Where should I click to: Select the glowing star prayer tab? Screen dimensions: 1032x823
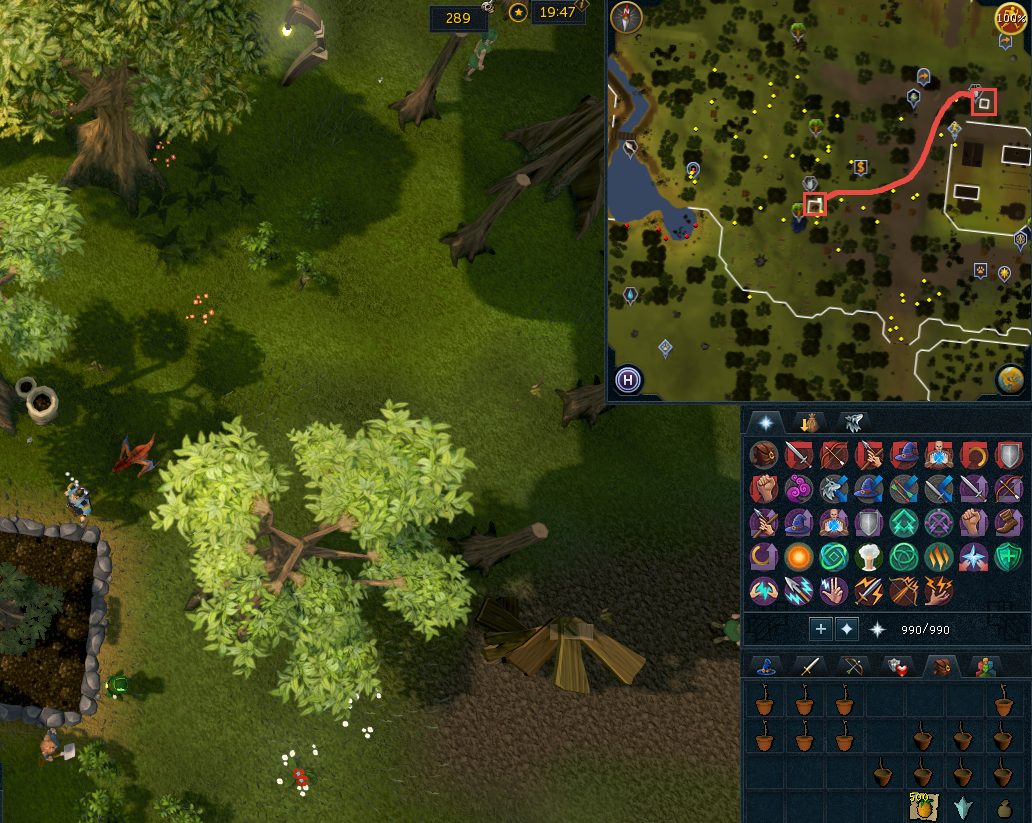(x=765, y=422)
